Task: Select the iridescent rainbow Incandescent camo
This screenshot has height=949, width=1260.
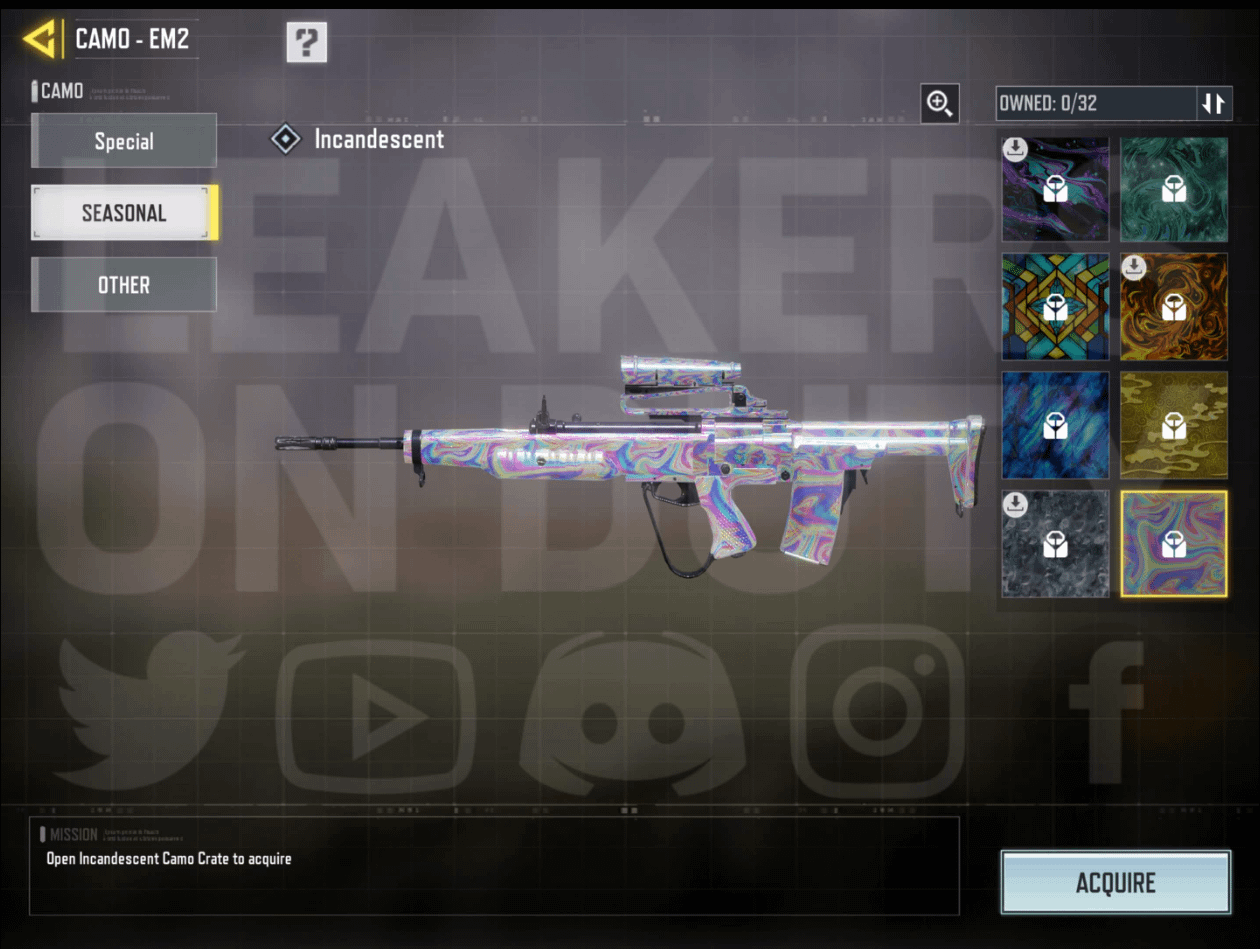Action: [1174, 543]
